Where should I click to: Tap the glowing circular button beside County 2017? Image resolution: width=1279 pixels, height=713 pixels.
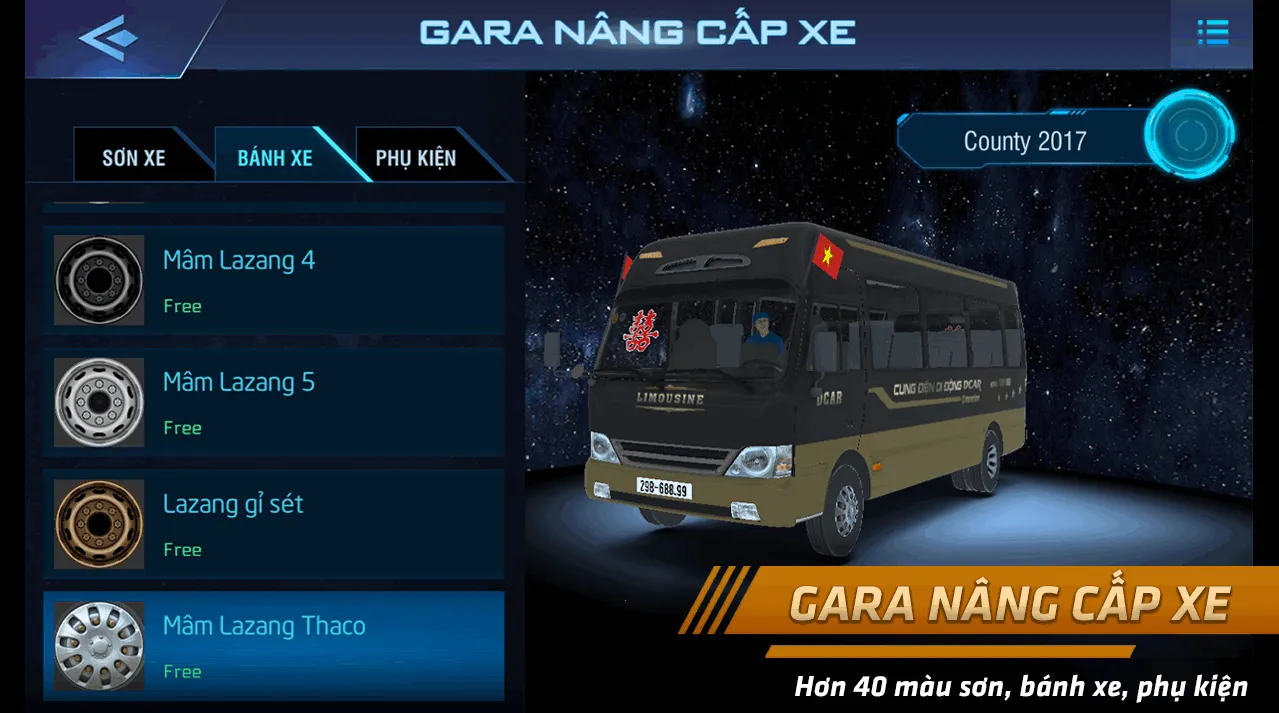[x=1190, y=135]
